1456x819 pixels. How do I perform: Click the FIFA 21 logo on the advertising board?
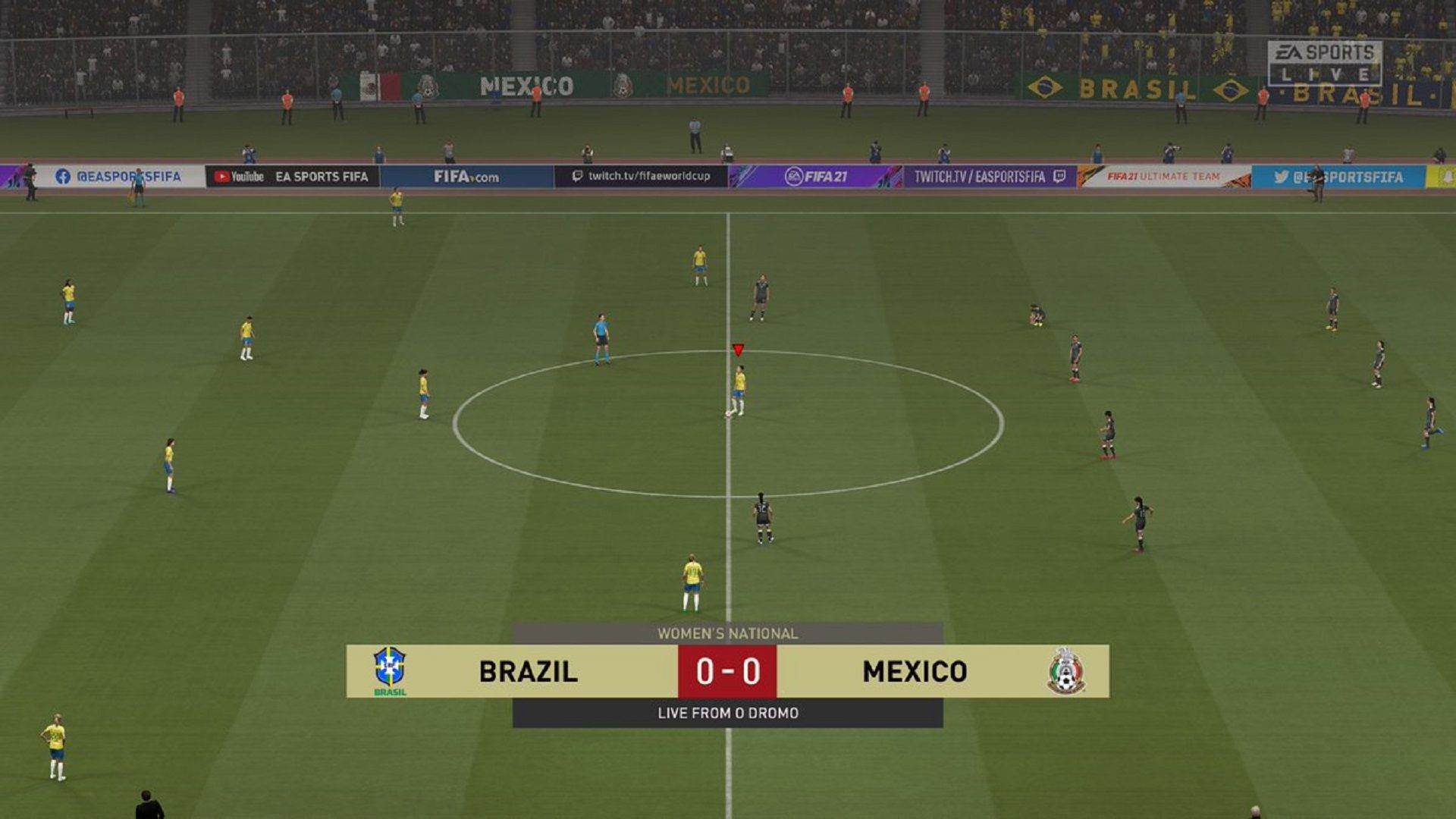(x=816, y=176)
